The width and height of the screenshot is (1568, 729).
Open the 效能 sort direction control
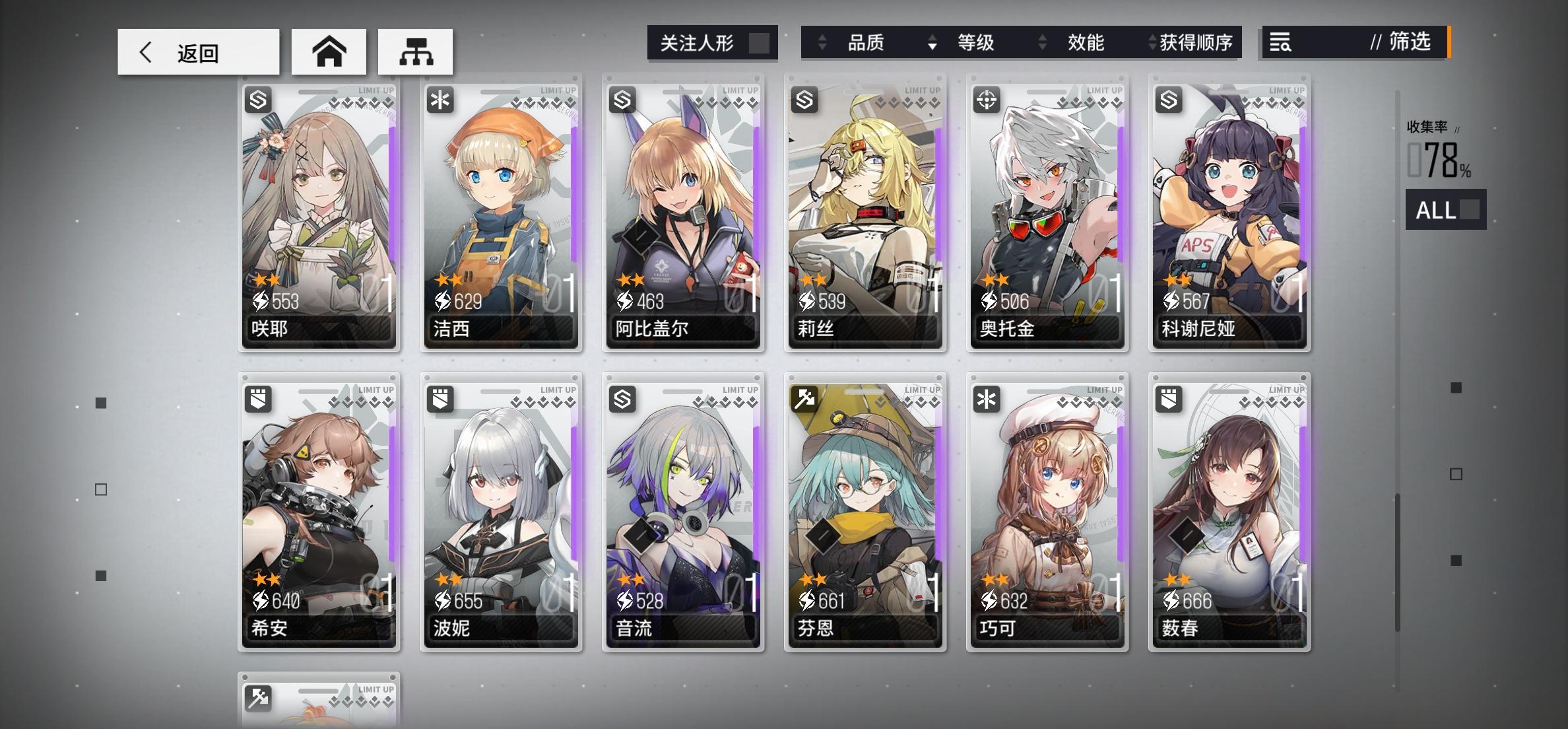1041,42
